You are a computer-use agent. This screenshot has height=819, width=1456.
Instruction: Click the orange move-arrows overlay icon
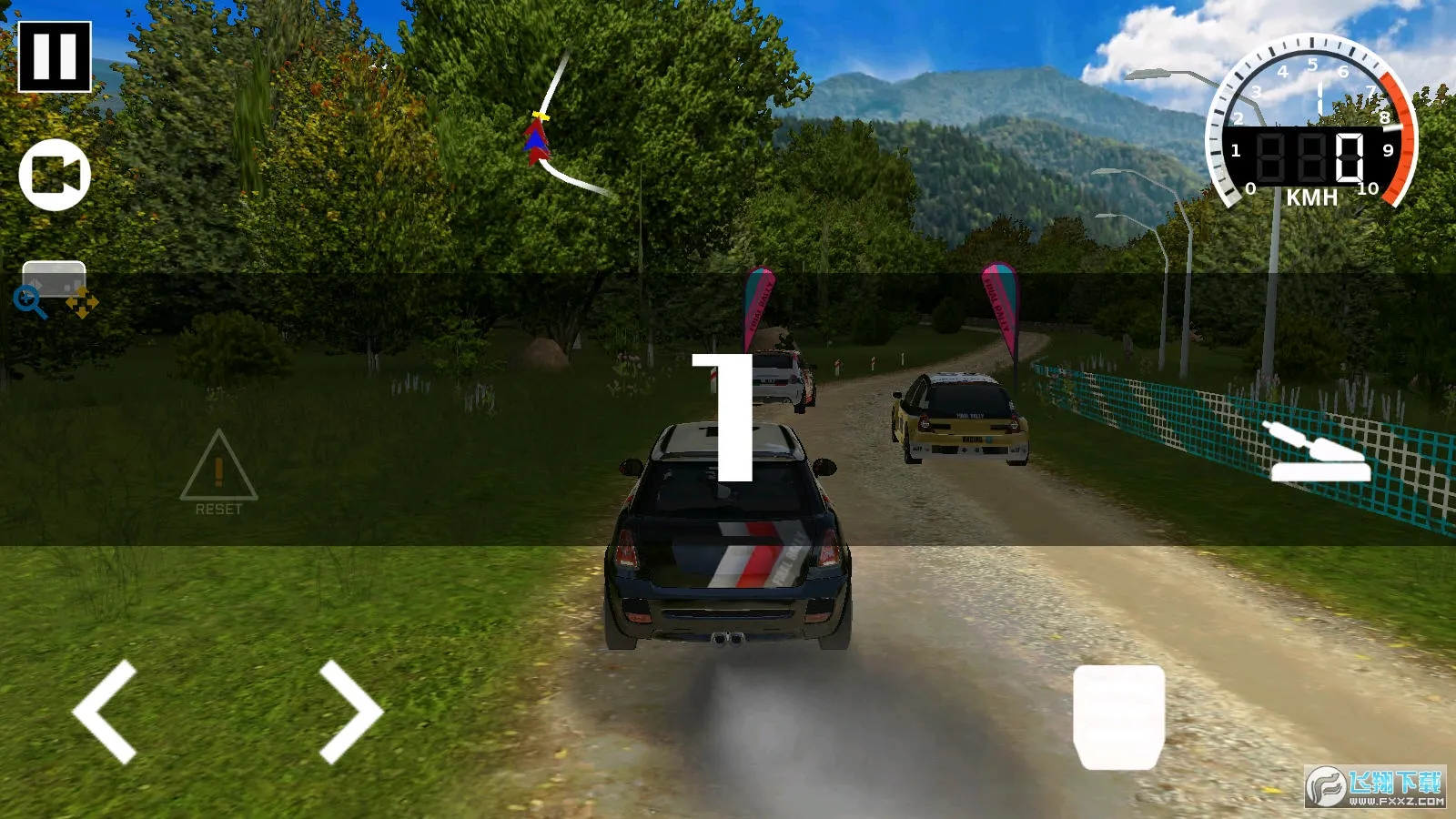click(x=82, y=302)
